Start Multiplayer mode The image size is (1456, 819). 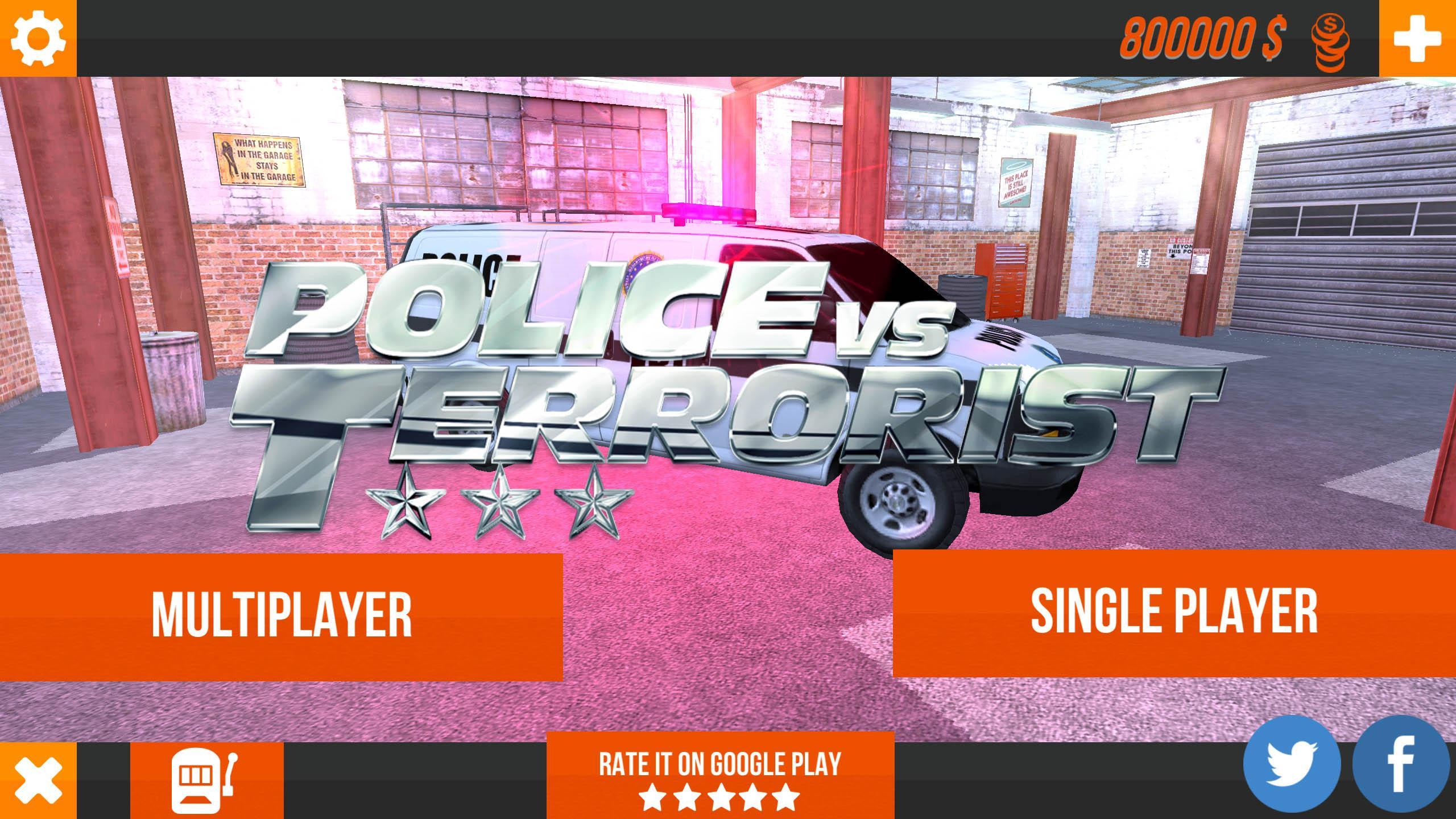[281, 617]
